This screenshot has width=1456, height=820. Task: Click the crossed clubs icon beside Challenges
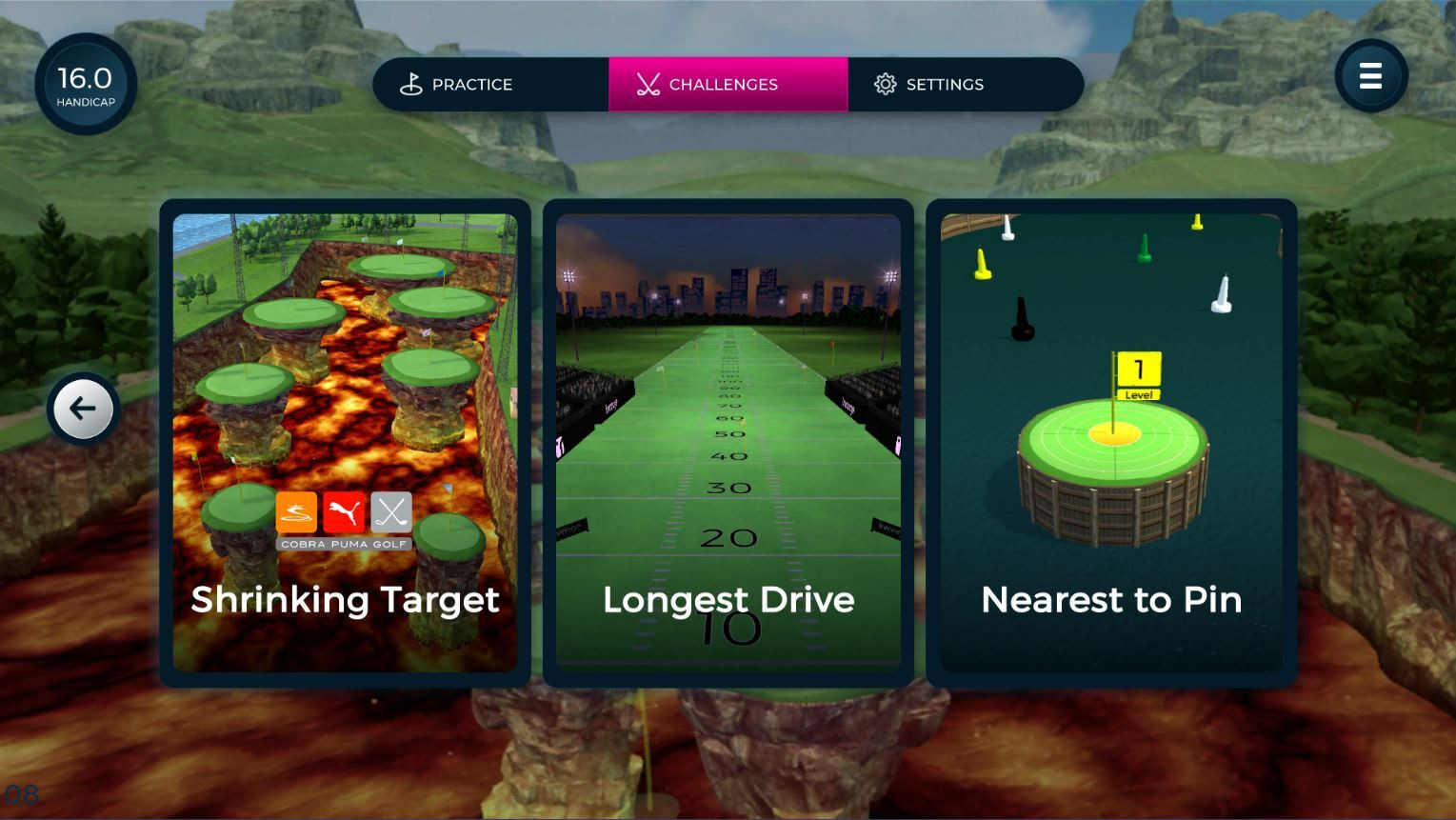(x=649, y=84)
